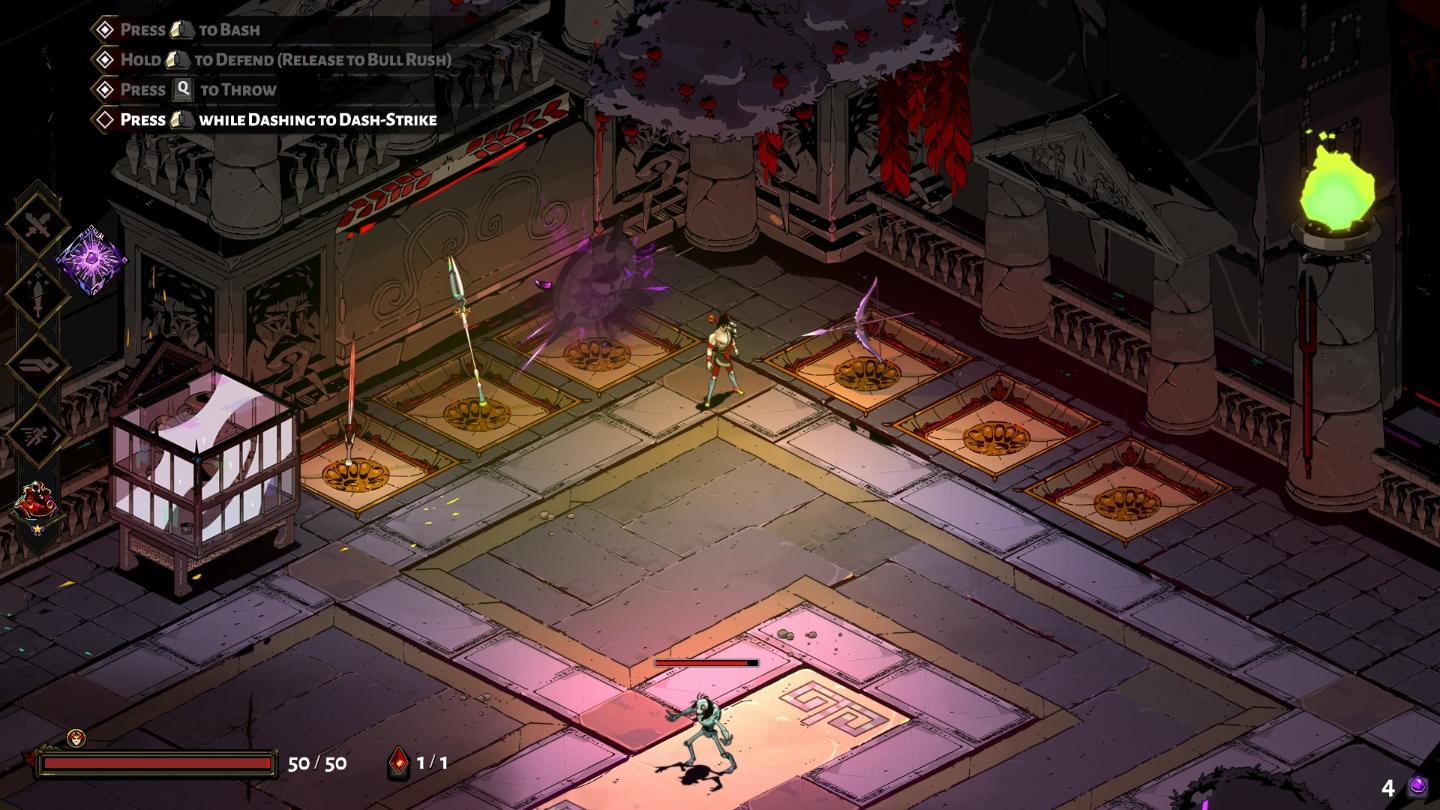Click the purple Darkness gem icon
Image resolution: width=1440 pixels, height=810 pixels.
[1417, 787]
